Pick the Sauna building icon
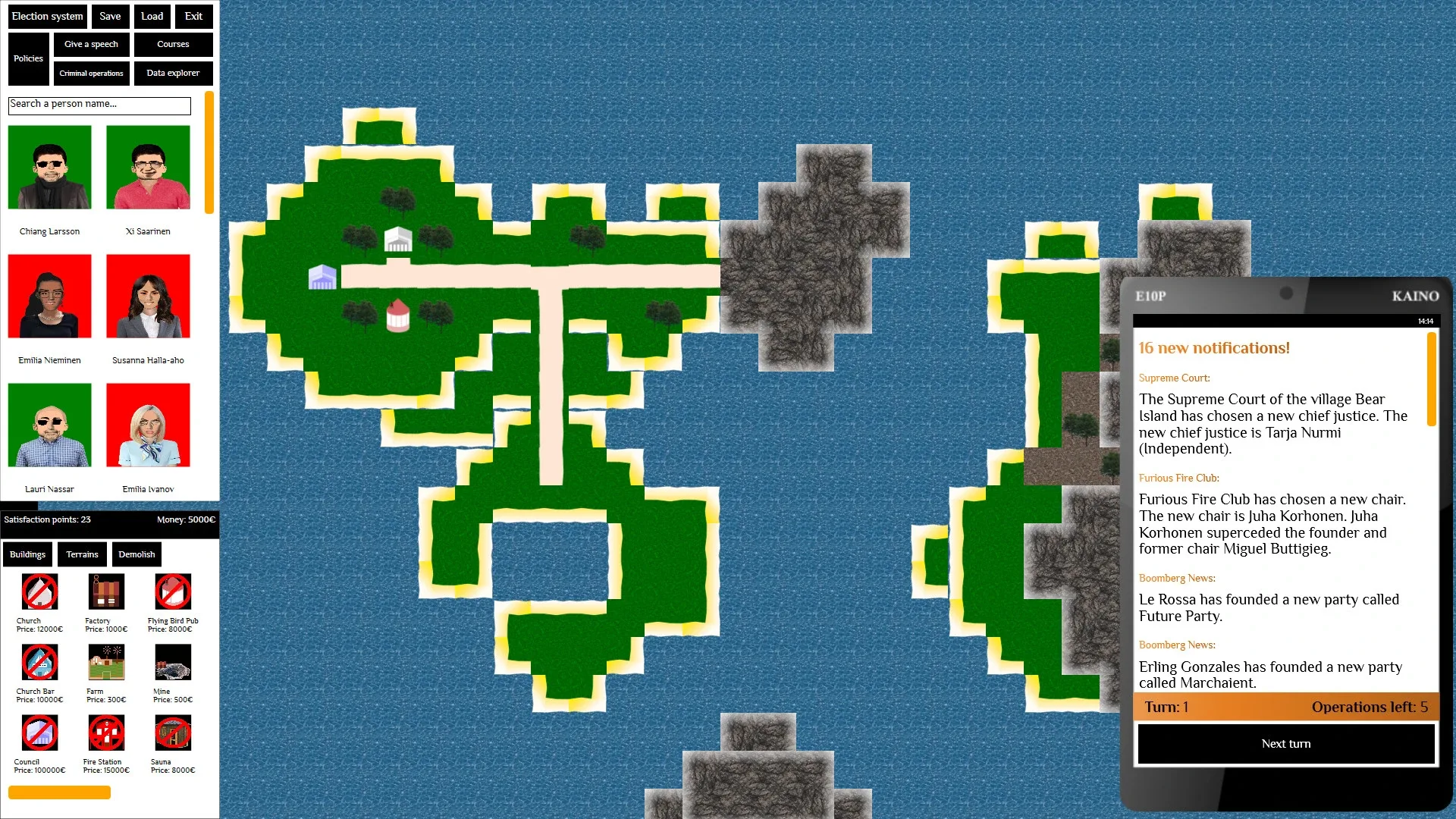The image size is (1456, 819). tap(174, 733)
